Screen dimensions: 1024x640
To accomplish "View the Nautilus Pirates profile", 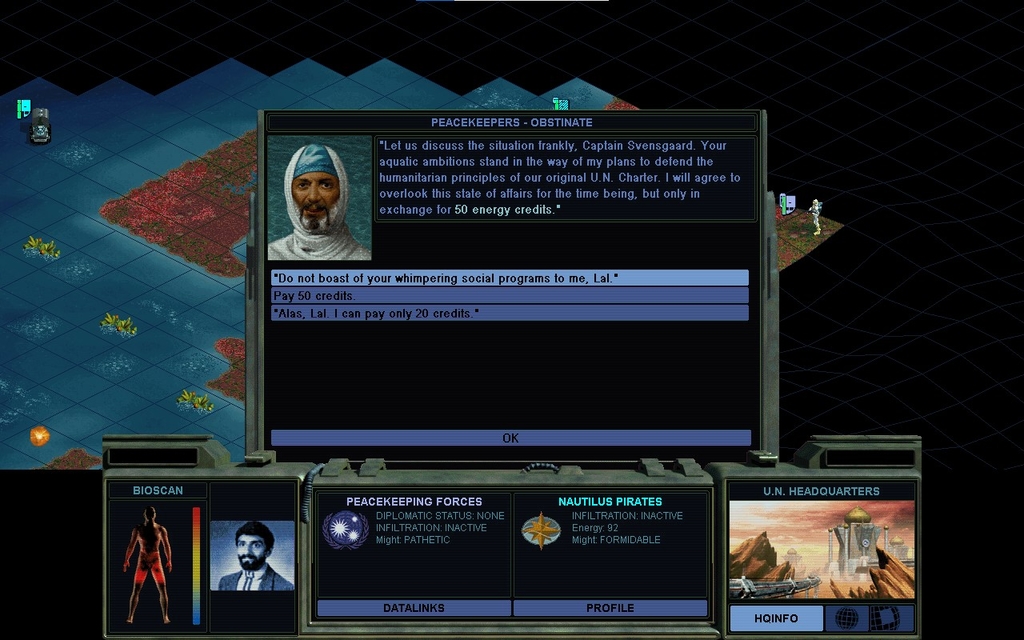I will (610, 608).
